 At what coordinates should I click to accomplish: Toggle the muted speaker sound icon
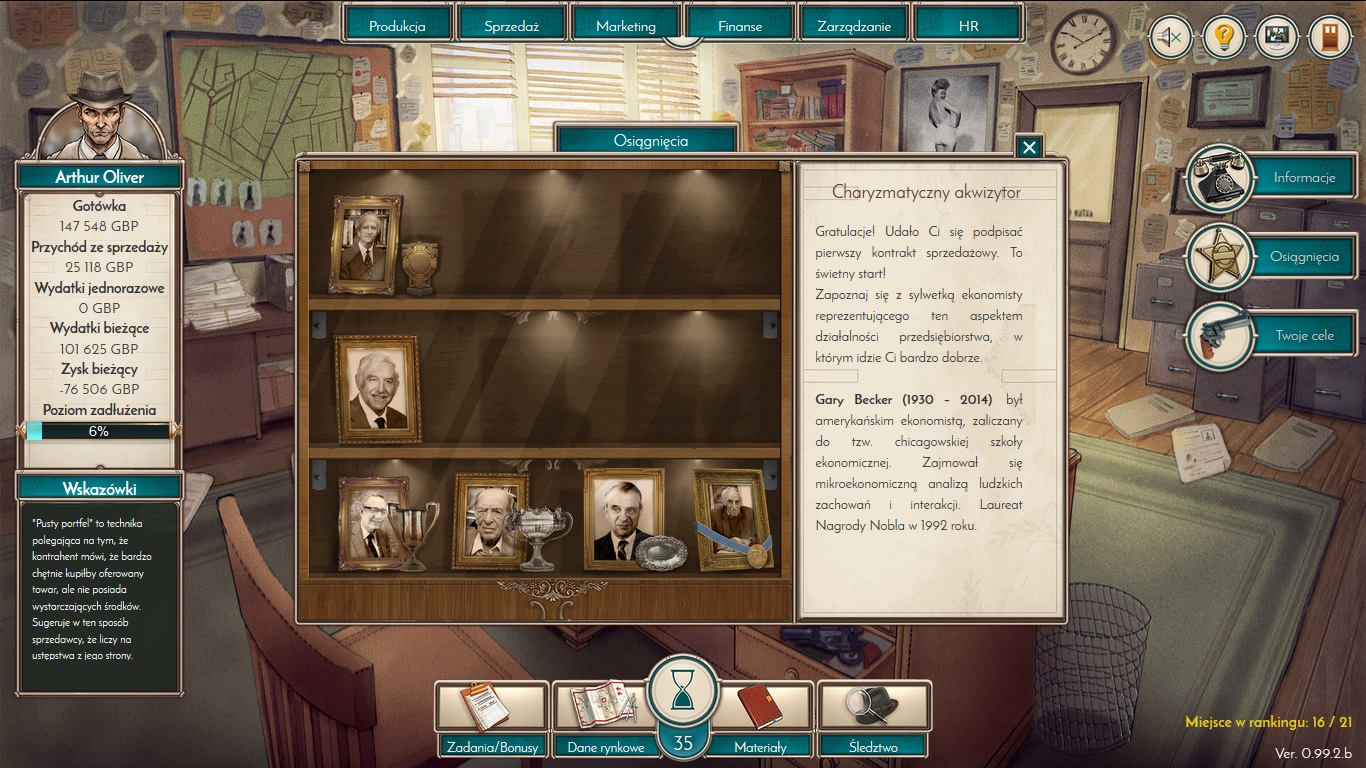tap(1170, 39)
